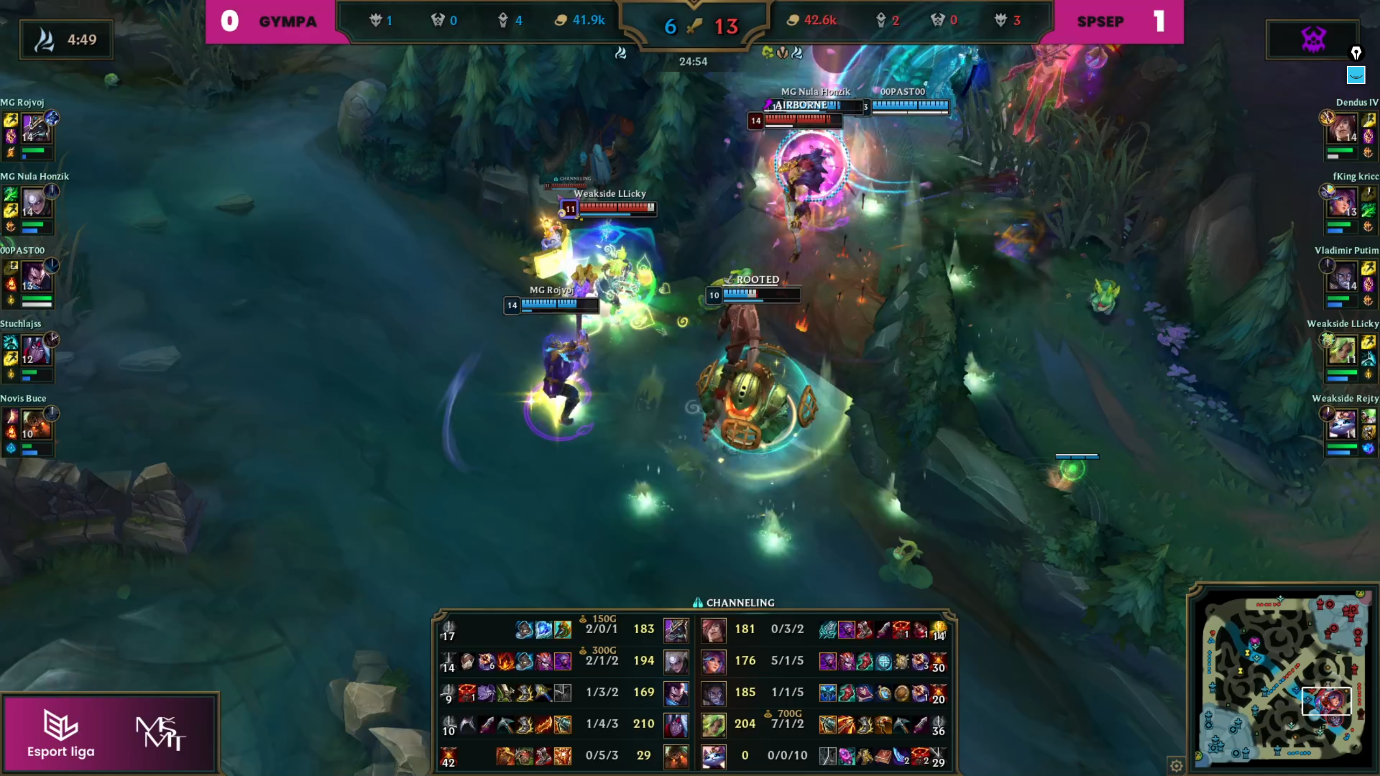Screen dimensions: 1380x776
Task: Focus on fKing kriec's portrait
Action: 1342,202
